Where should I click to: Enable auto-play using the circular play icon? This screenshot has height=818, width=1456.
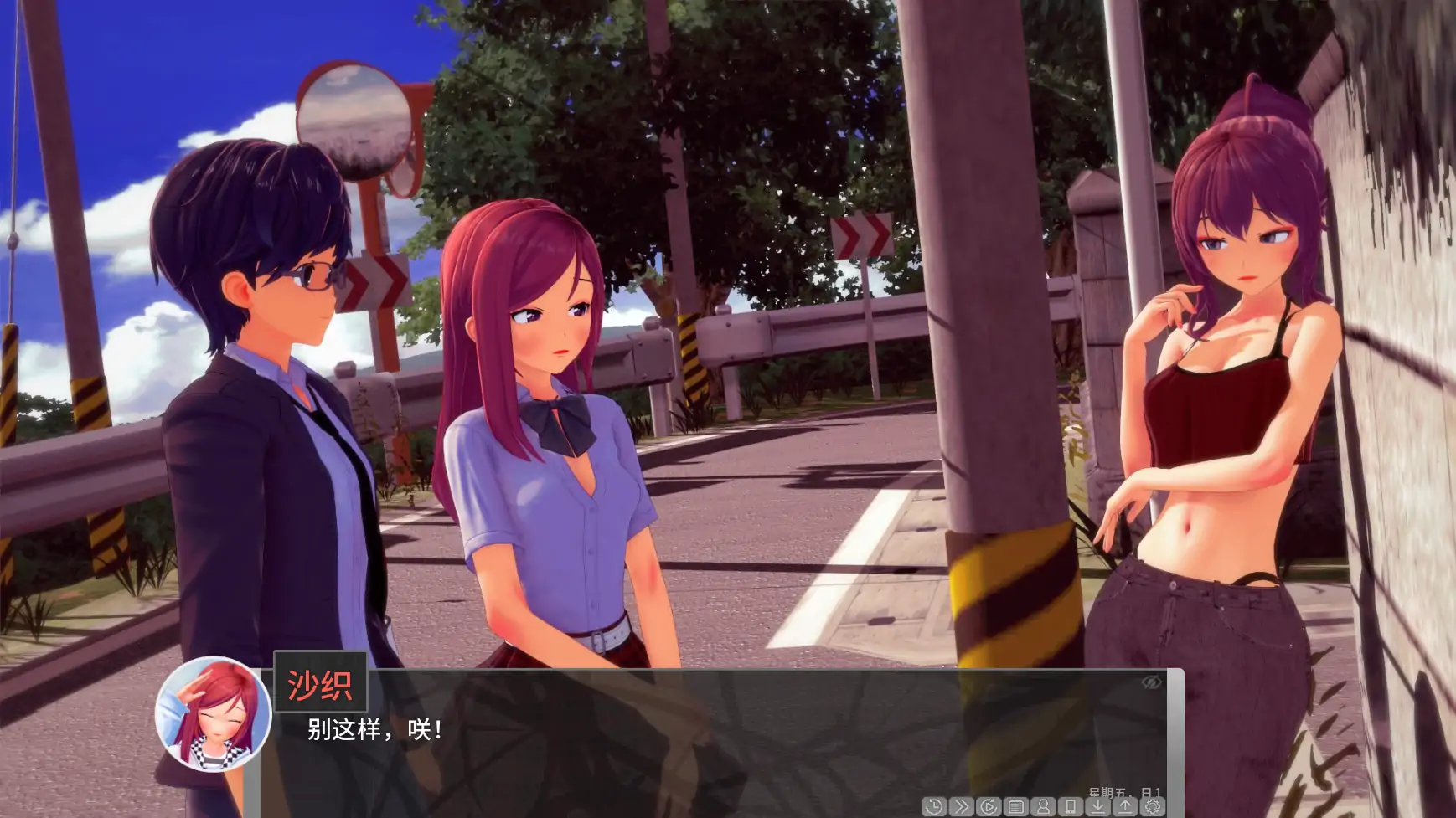(990, 806)
